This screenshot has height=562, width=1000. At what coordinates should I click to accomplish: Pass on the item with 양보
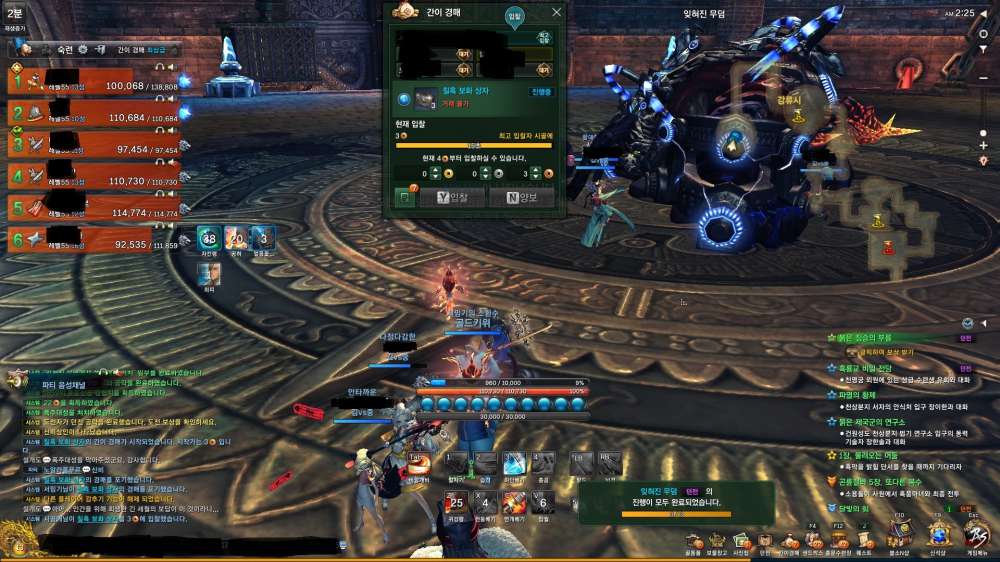[521, 198]
